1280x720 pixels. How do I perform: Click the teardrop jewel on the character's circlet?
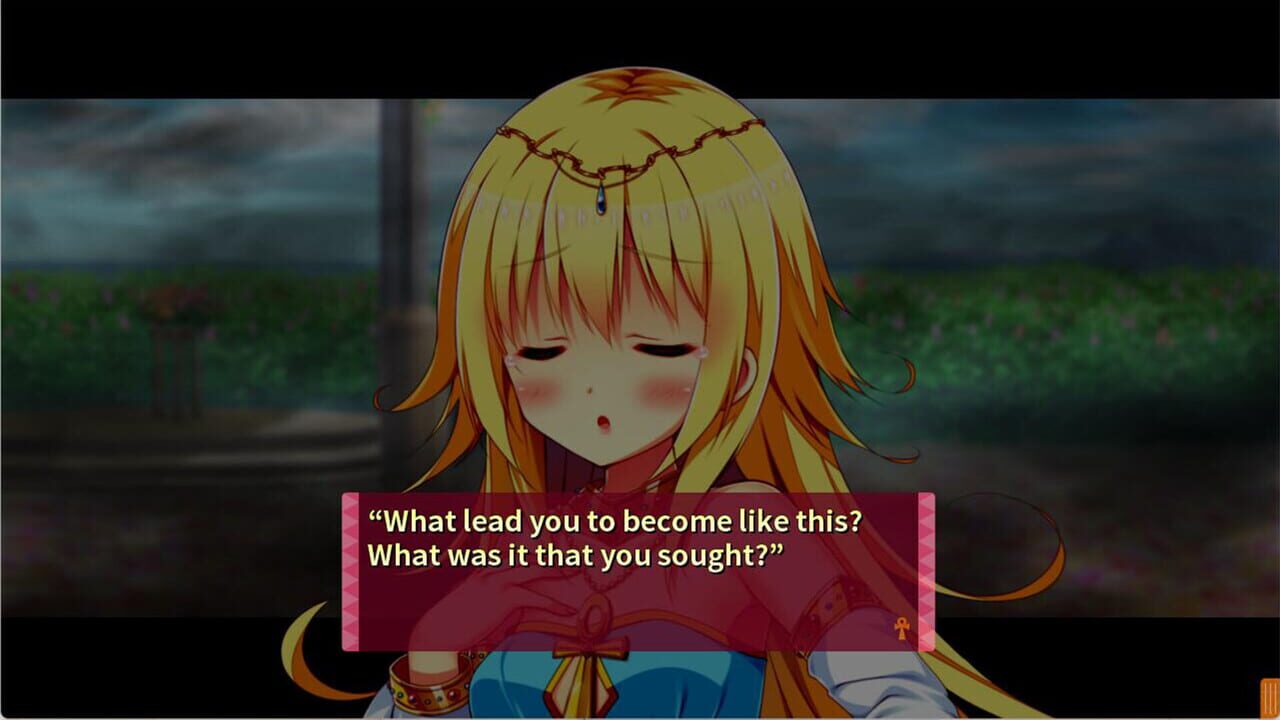[599, 200]
